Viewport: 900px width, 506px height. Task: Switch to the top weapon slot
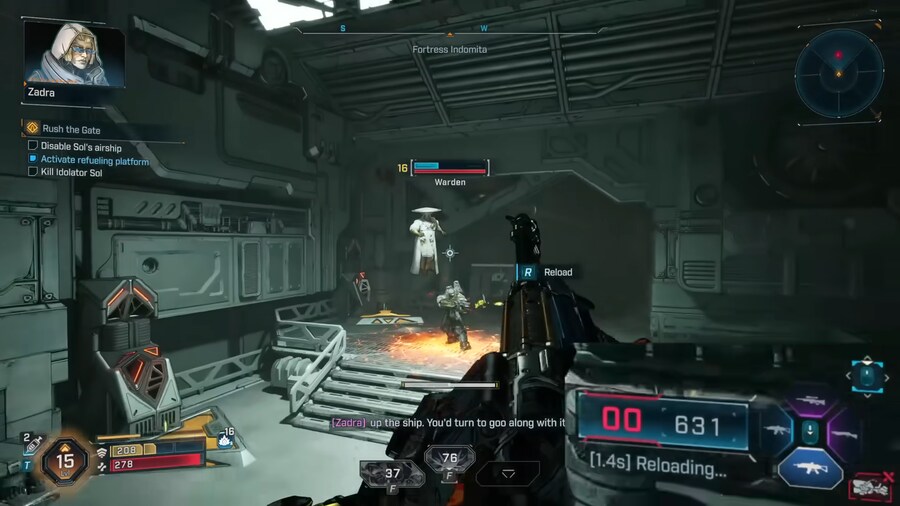point(811,400)
